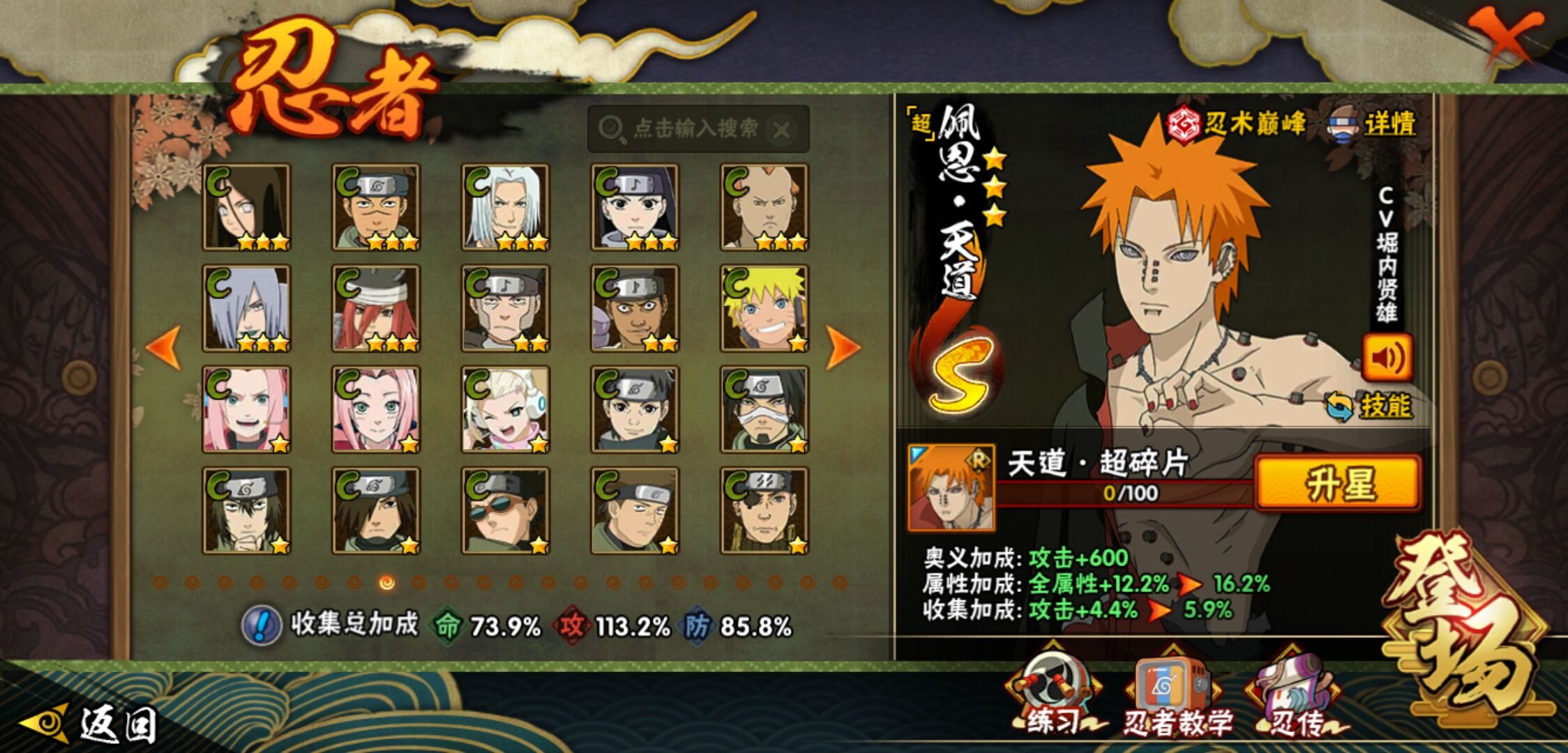
Task: Open 详情 details for the ninja
Action: (x=1374, y=125)
